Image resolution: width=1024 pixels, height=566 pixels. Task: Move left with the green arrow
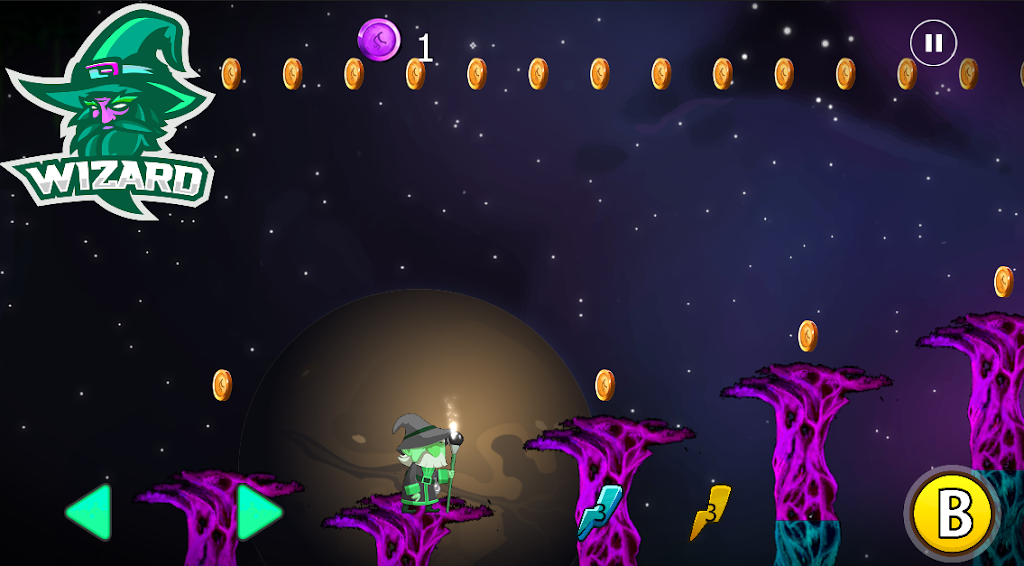(89, 512)
